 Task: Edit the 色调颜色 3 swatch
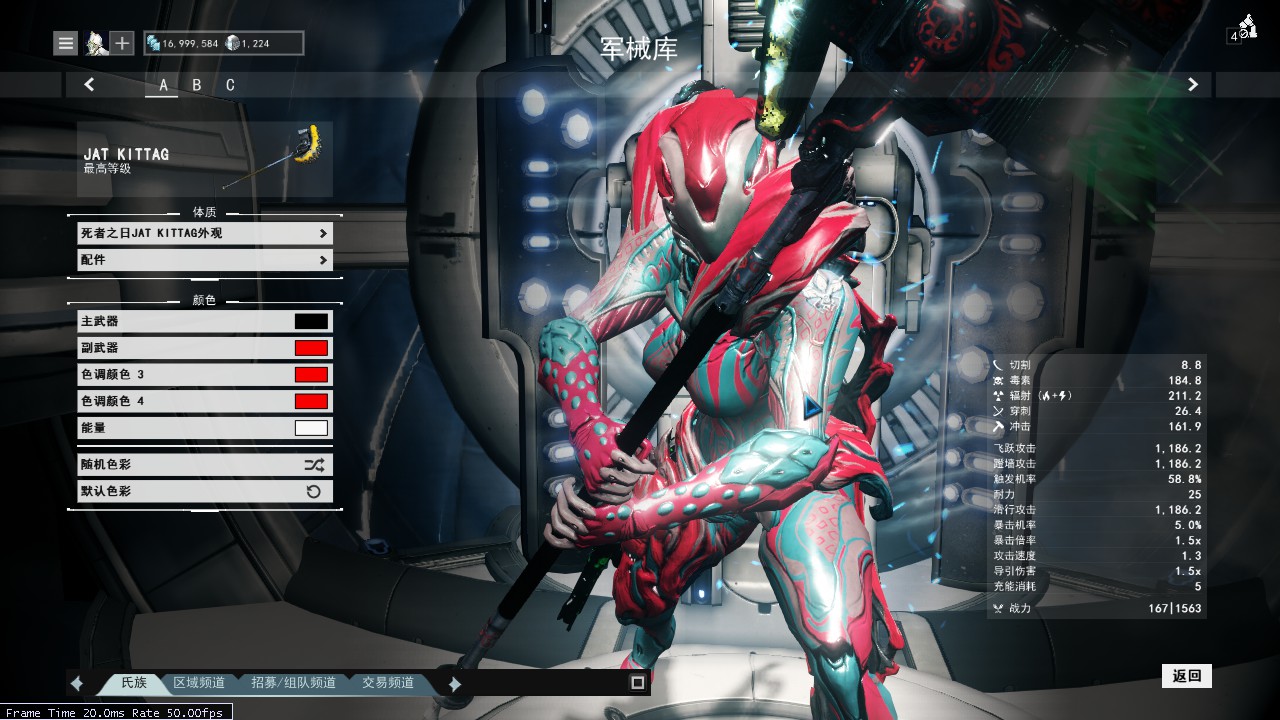311,375
